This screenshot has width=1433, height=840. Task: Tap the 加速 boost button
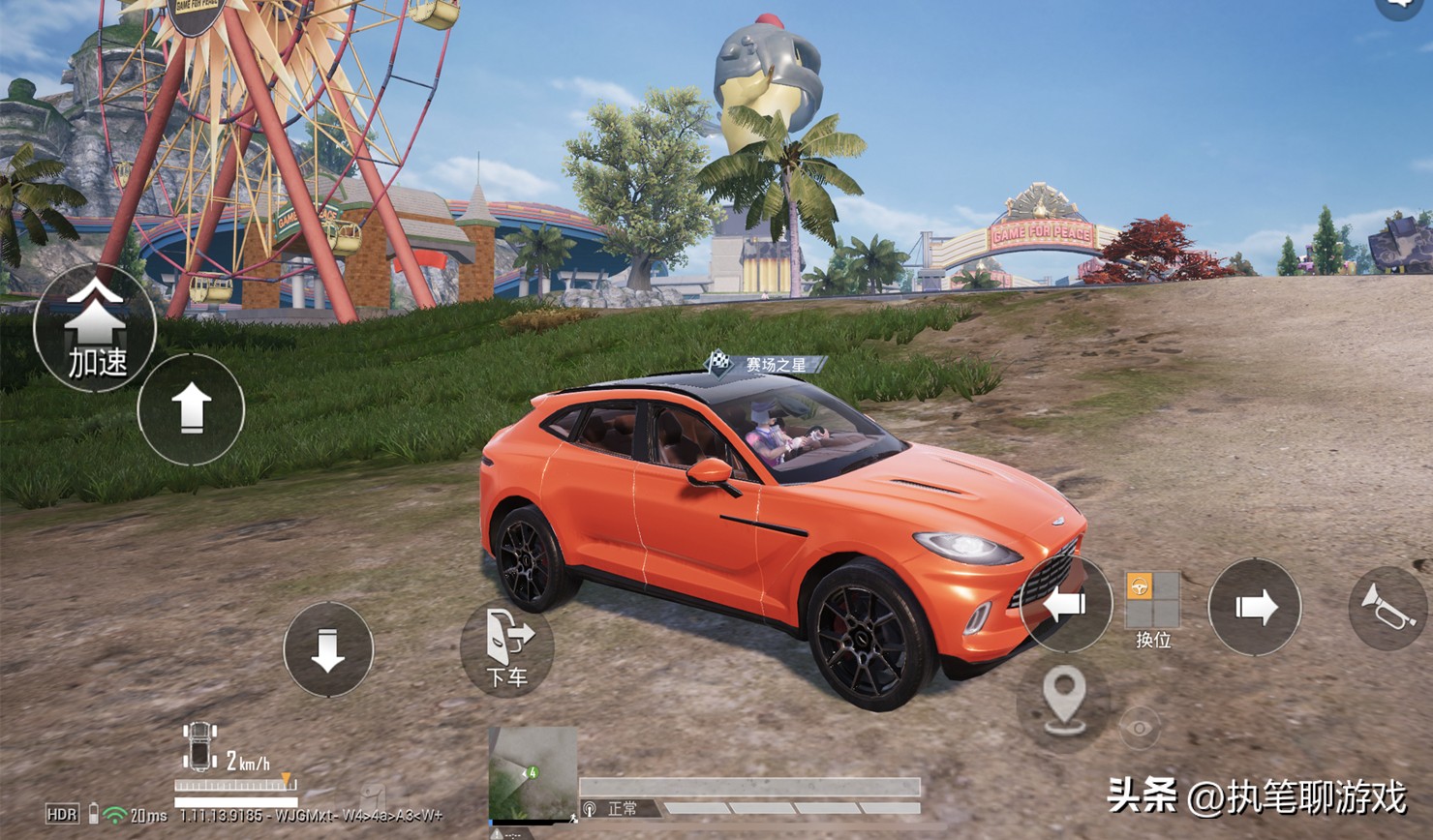click(95, 329)
